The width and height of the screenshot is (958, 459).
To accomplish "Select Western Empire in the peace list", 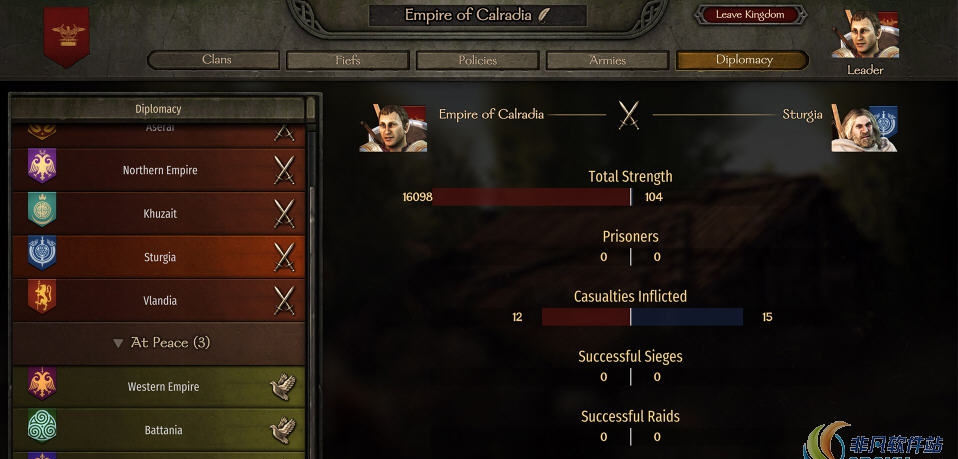I will 160,387.
